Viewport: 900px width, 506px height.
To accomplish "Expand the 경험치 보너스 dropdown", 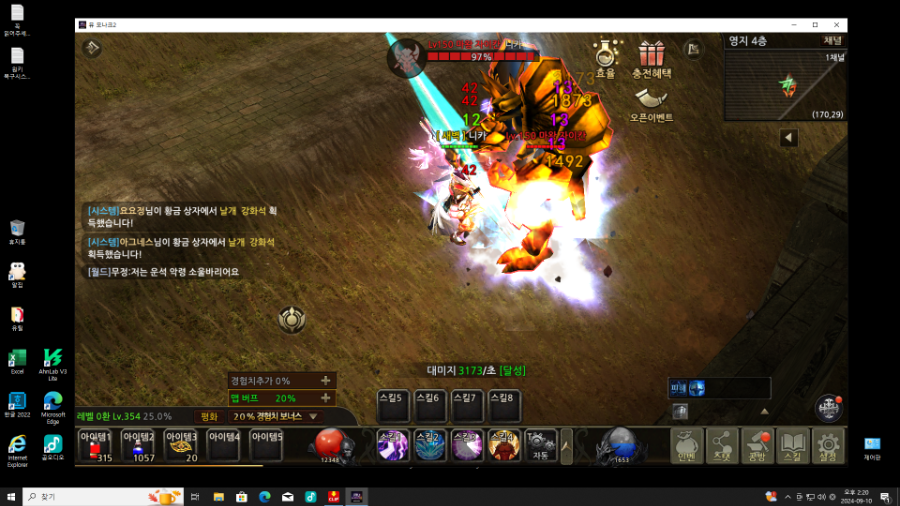I will pyautogui.click(x=313, y=416).
